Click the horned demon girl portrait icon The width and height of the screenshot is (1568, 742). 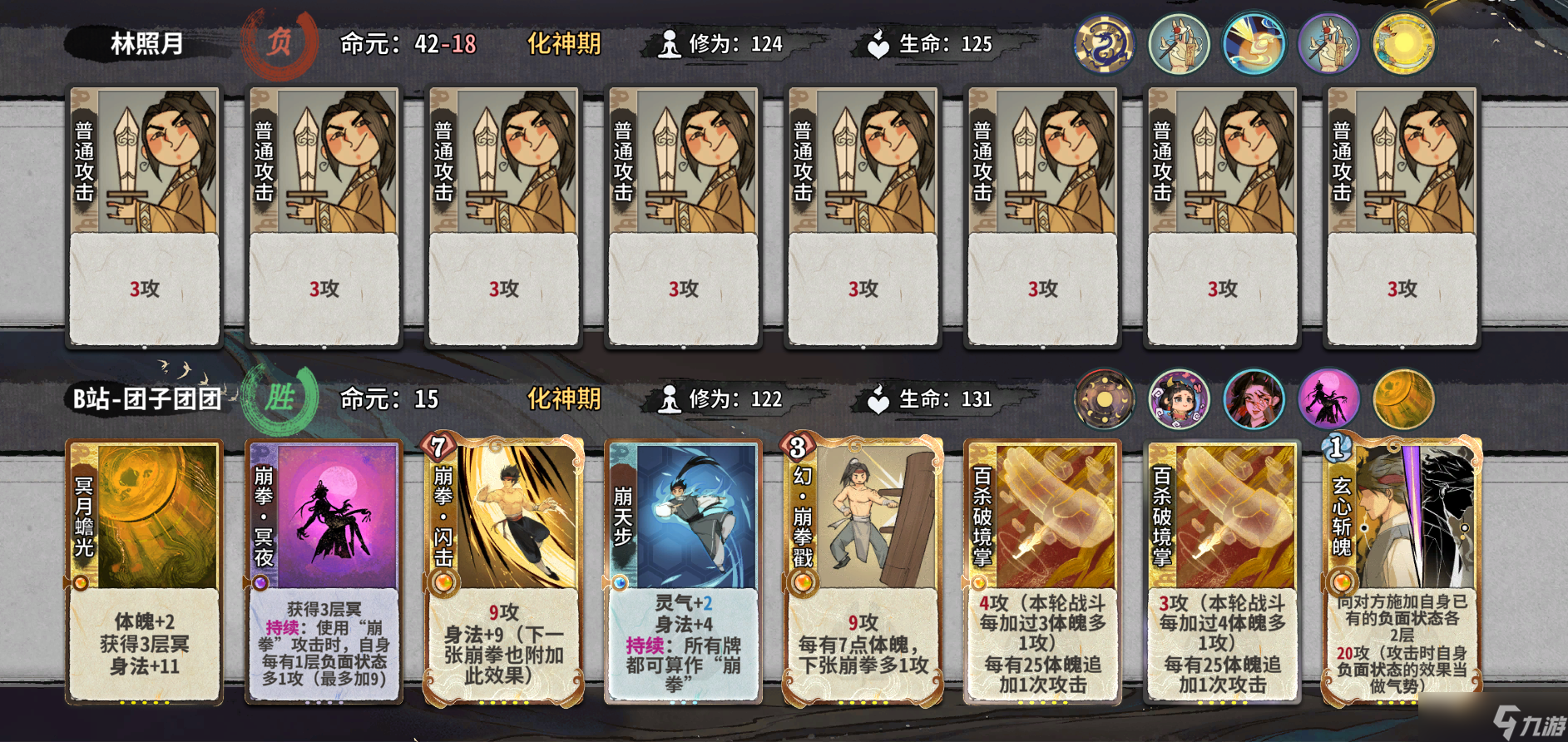(x=1254, y=399)
